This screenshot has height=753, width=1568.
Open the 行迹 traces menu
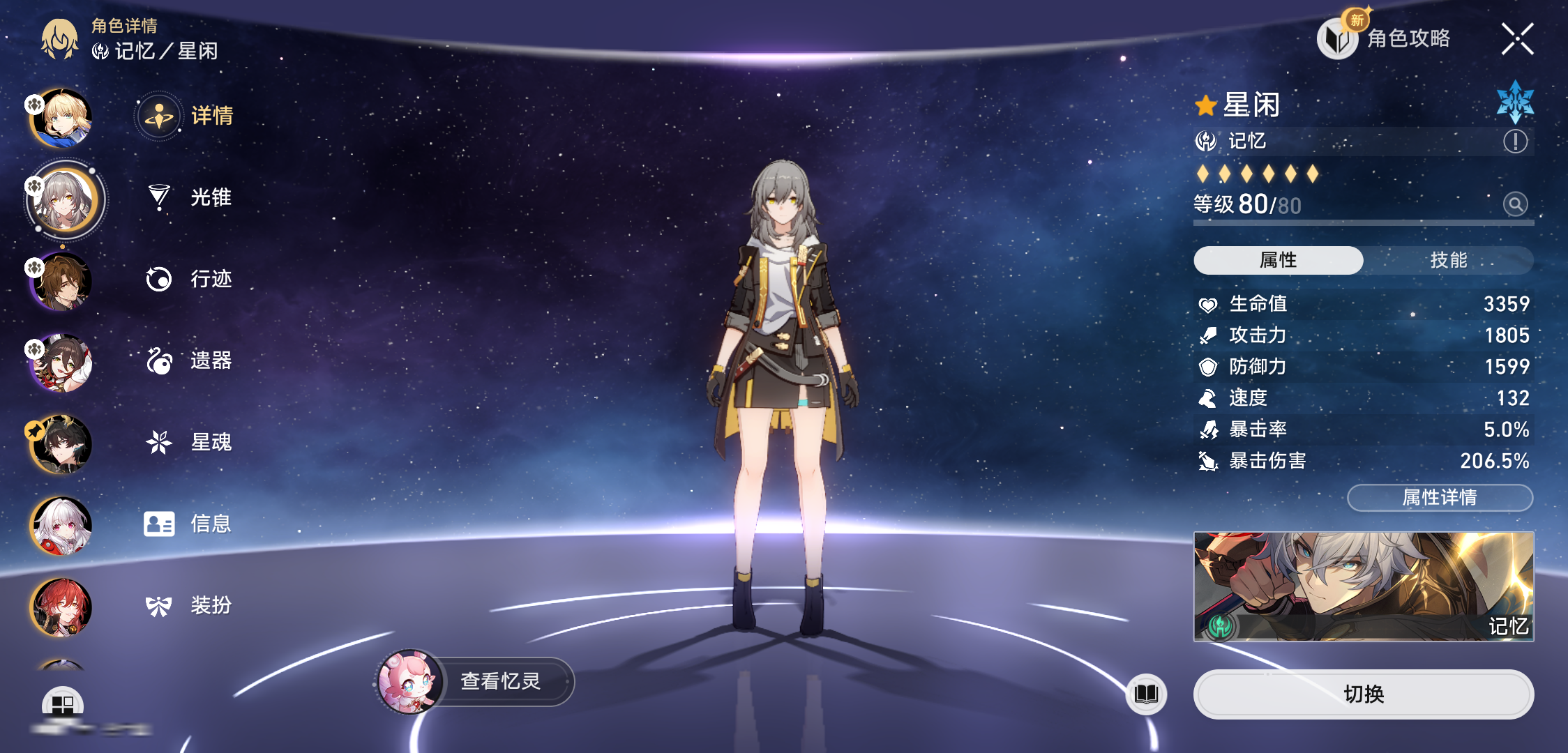190,279
